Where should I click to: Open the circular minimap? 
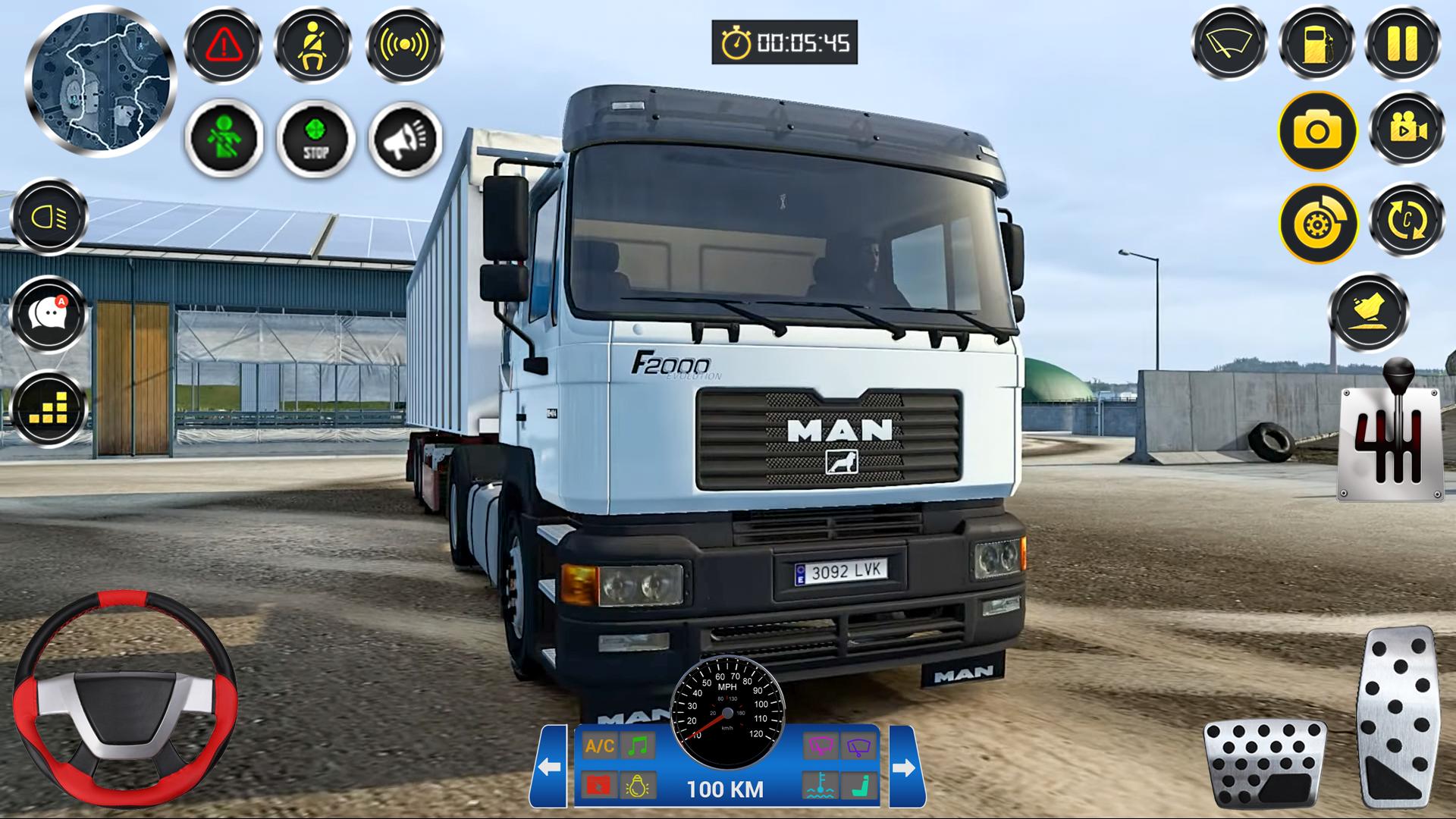100,82
